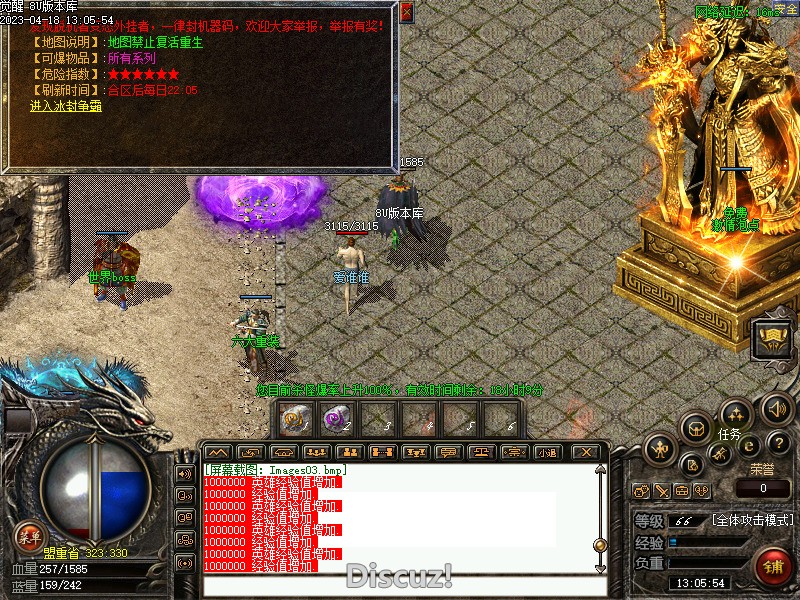Click the chat text input box
800x600 pixels.
[x=400, y=584]
